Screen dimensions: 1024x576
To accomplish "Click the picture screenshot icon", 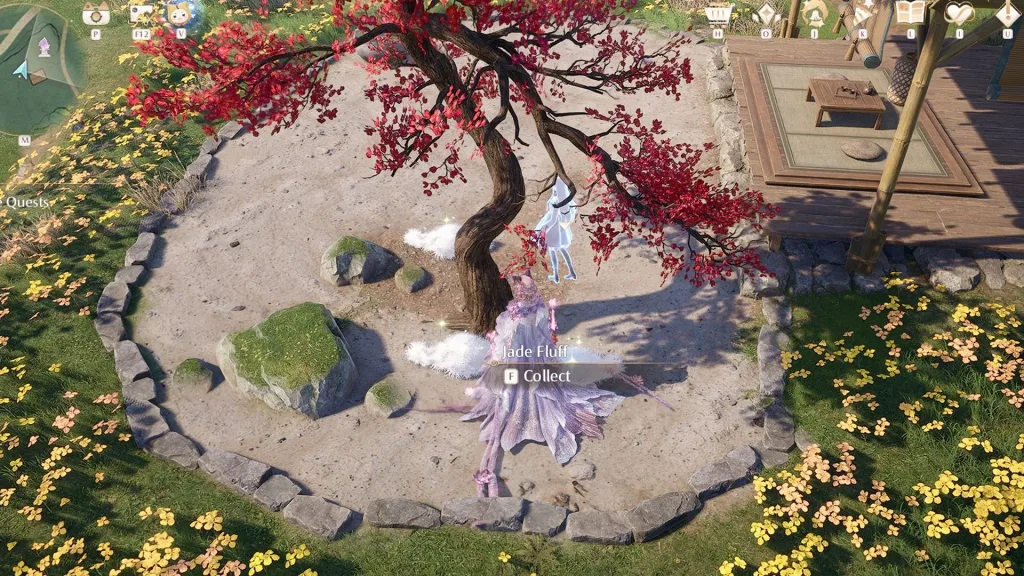I will point(141,13).
